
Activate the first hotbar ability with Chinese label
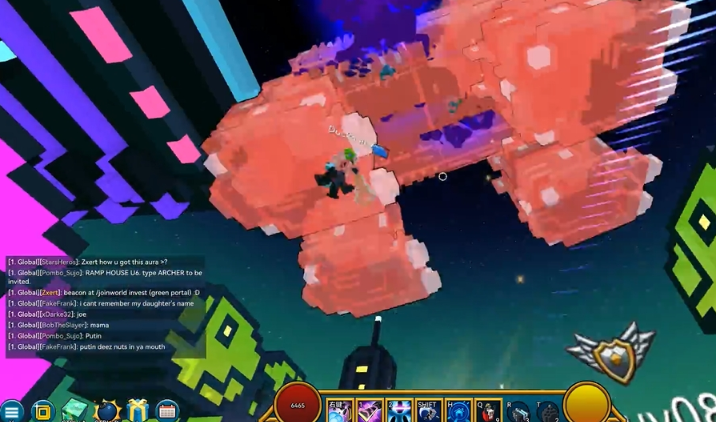click(x=338, y=411)
